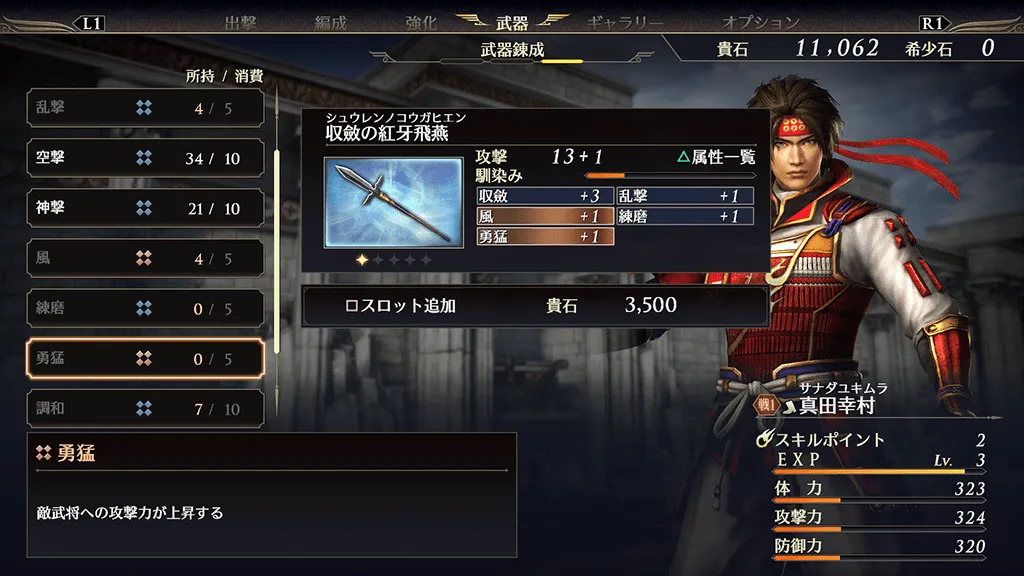Select the 武器 tab
The width and height of the screenshot is (1024, 576).
click(x=512, y=22)
